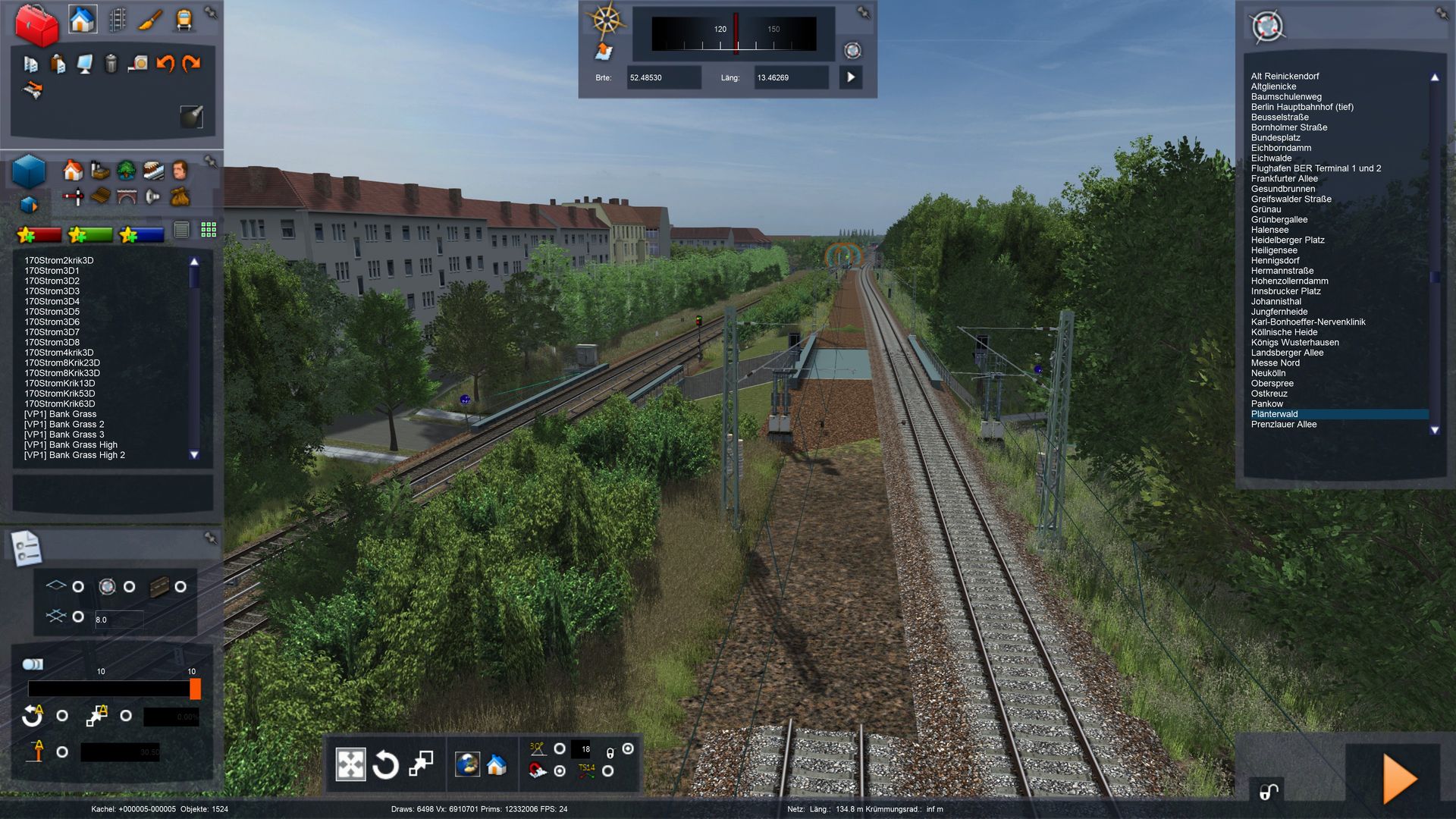Select the speaker sound objects category

point(152,197)
